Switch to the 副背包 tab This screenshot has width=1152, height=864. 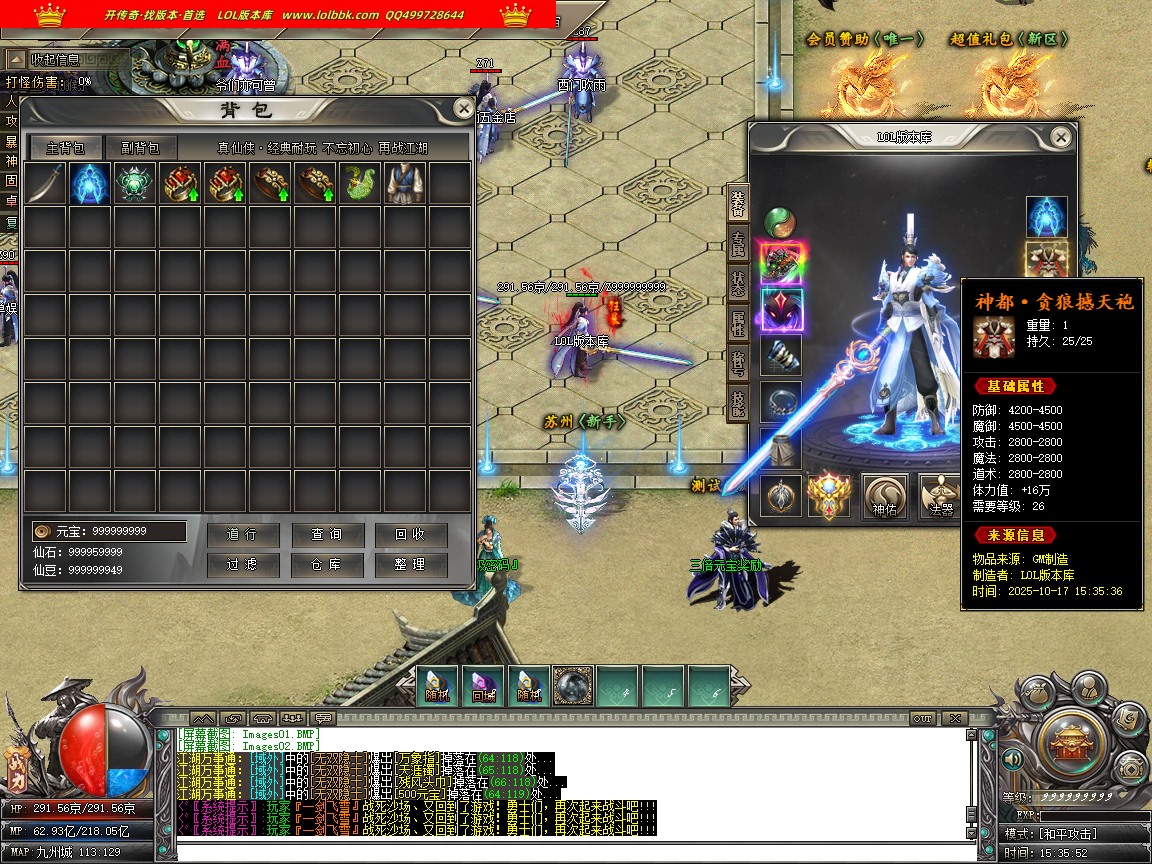click(x=140, y=148)
